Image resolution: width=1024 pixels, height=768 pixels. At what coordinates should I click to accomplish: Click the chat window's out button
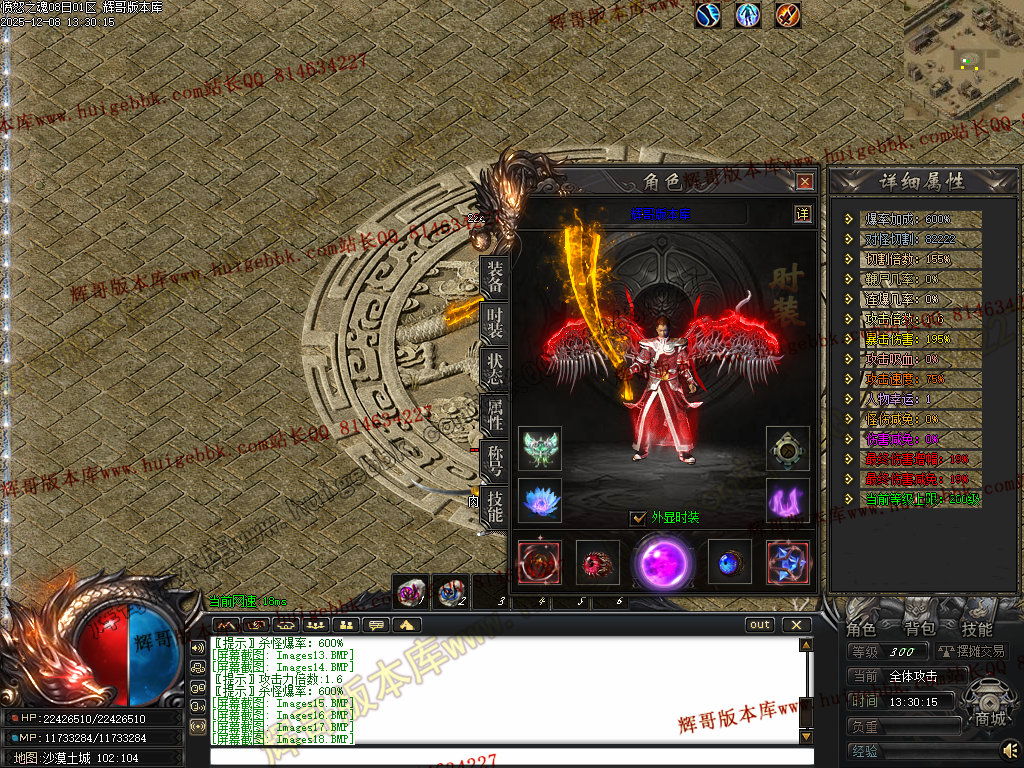(760, 625)
